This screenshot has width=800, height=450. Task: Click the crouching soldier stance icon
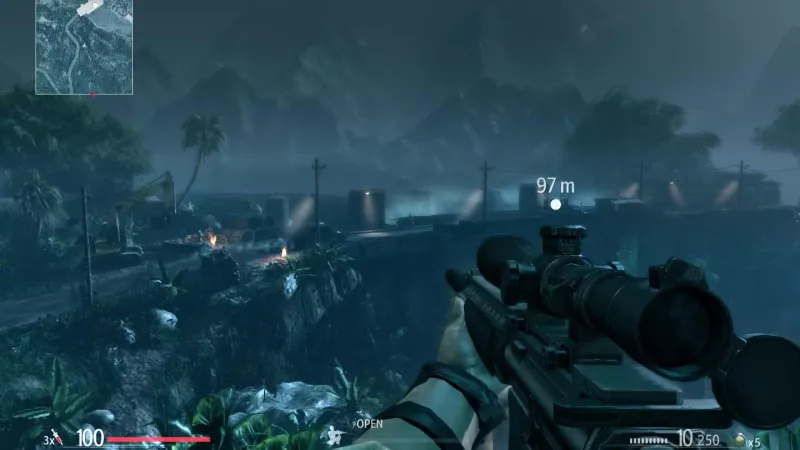tap(333, 434)
